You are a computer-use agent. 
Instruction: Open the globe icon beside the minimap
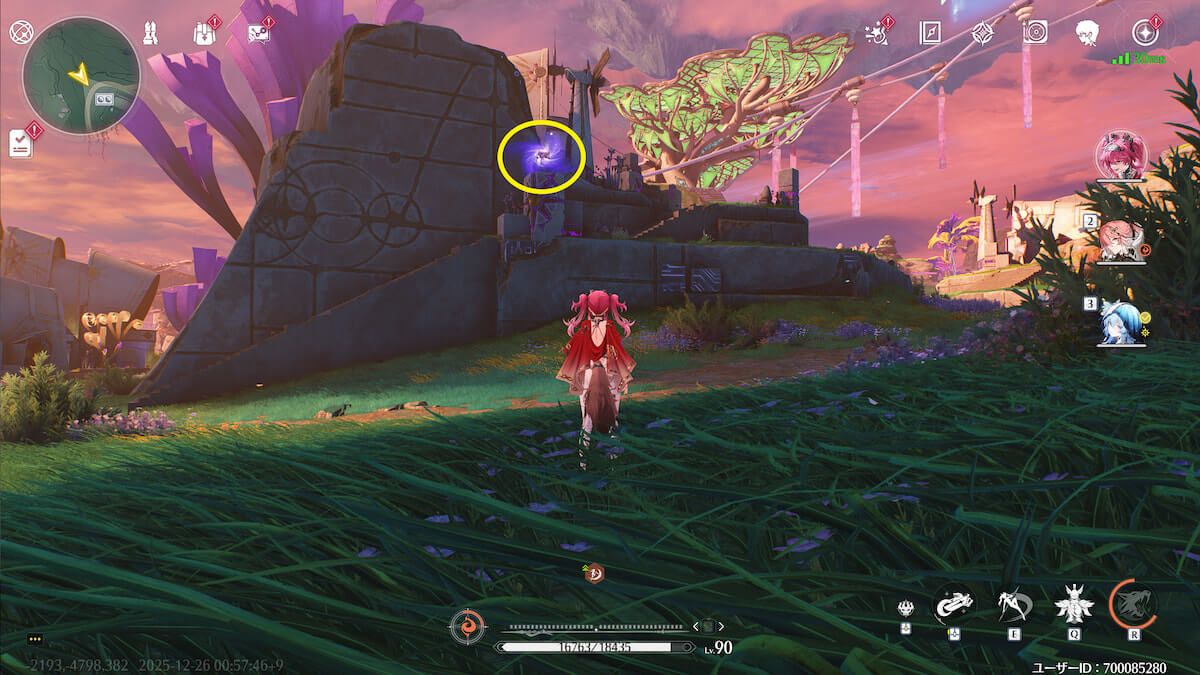[21, 31]
